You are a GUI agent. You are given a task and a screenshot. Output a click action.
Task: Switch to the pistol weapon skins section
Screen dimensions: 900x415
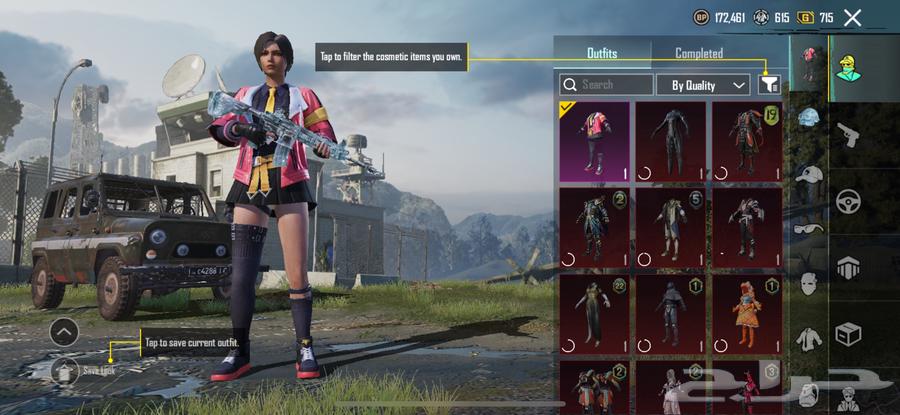coord(850,133)
